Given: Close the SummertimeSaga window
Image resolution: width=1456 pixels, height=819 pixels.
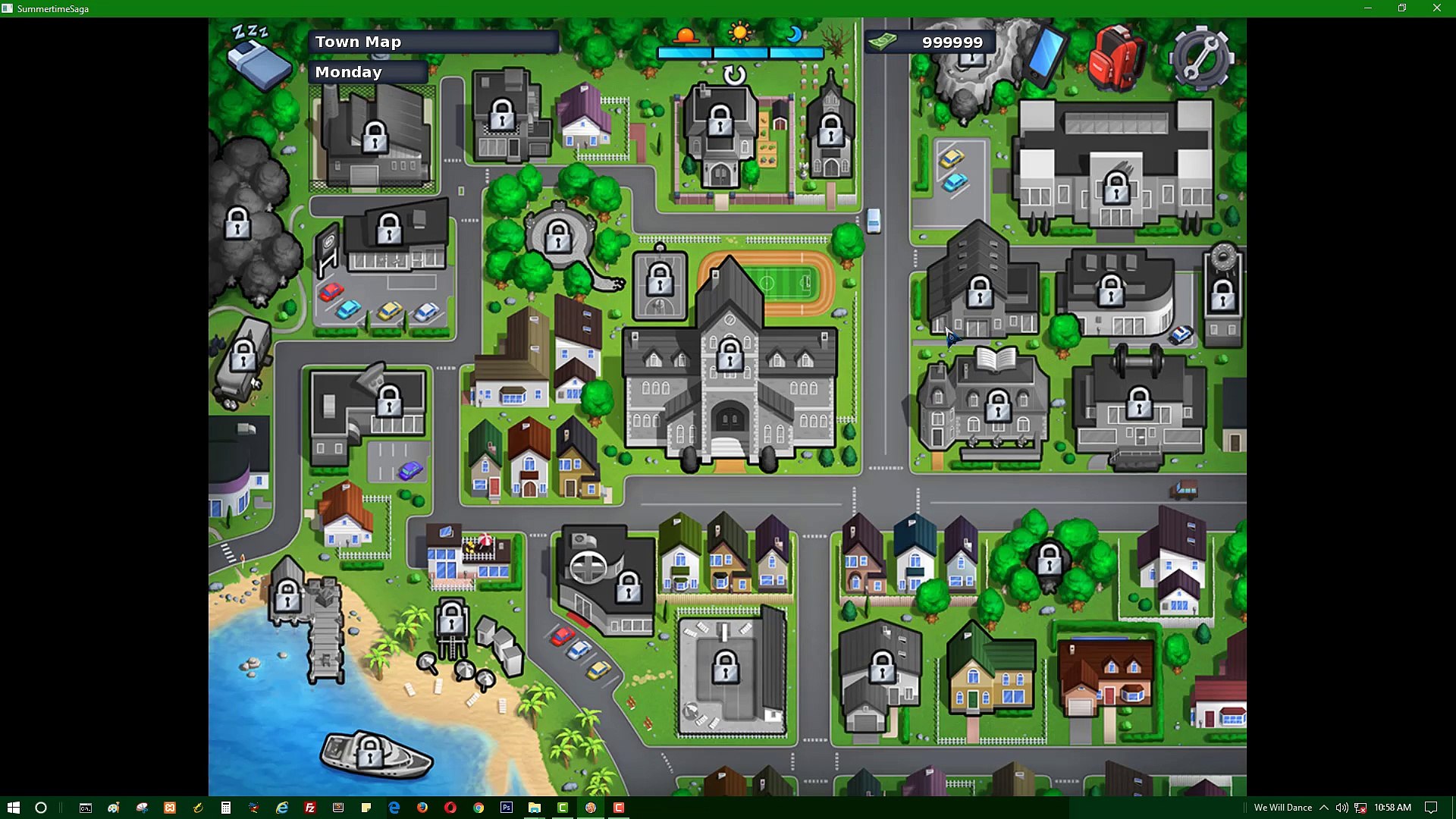Looking at the screenshot, I should pyautogui.click(x=1436, y=8).
